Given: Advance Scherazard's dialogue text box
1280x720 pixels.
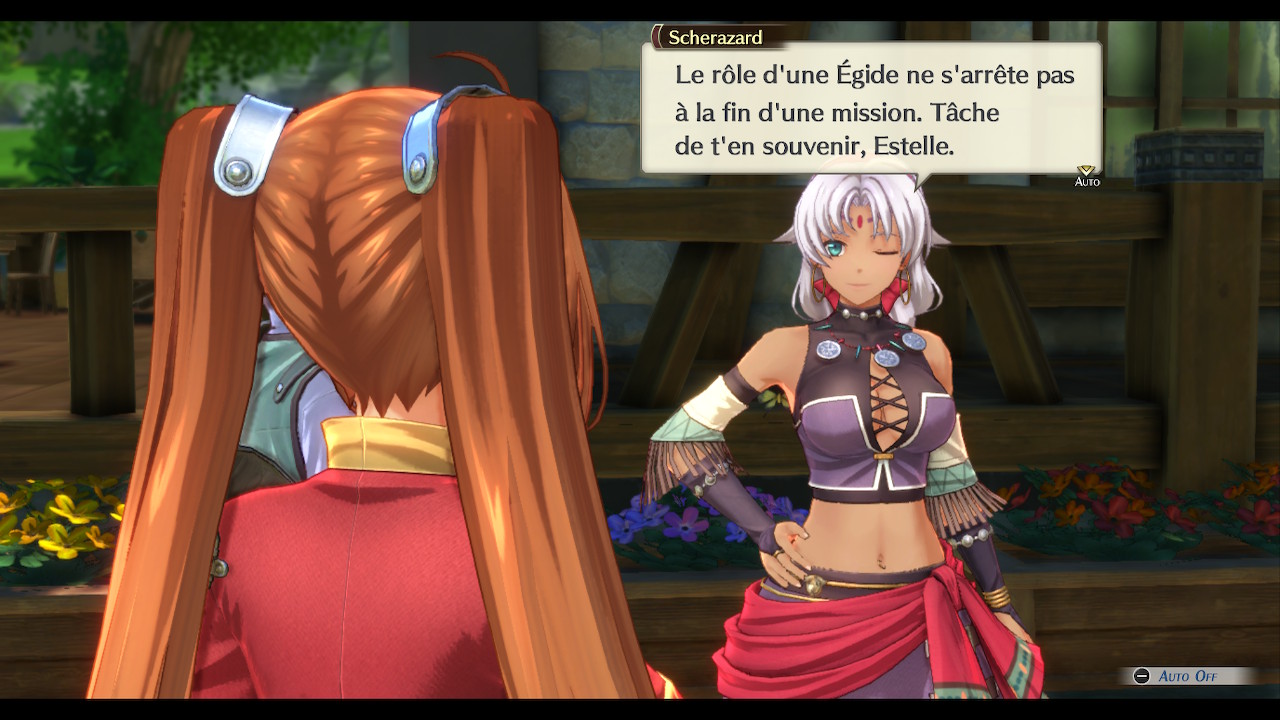Looking at the screenshot, I should tap(870, 110).
